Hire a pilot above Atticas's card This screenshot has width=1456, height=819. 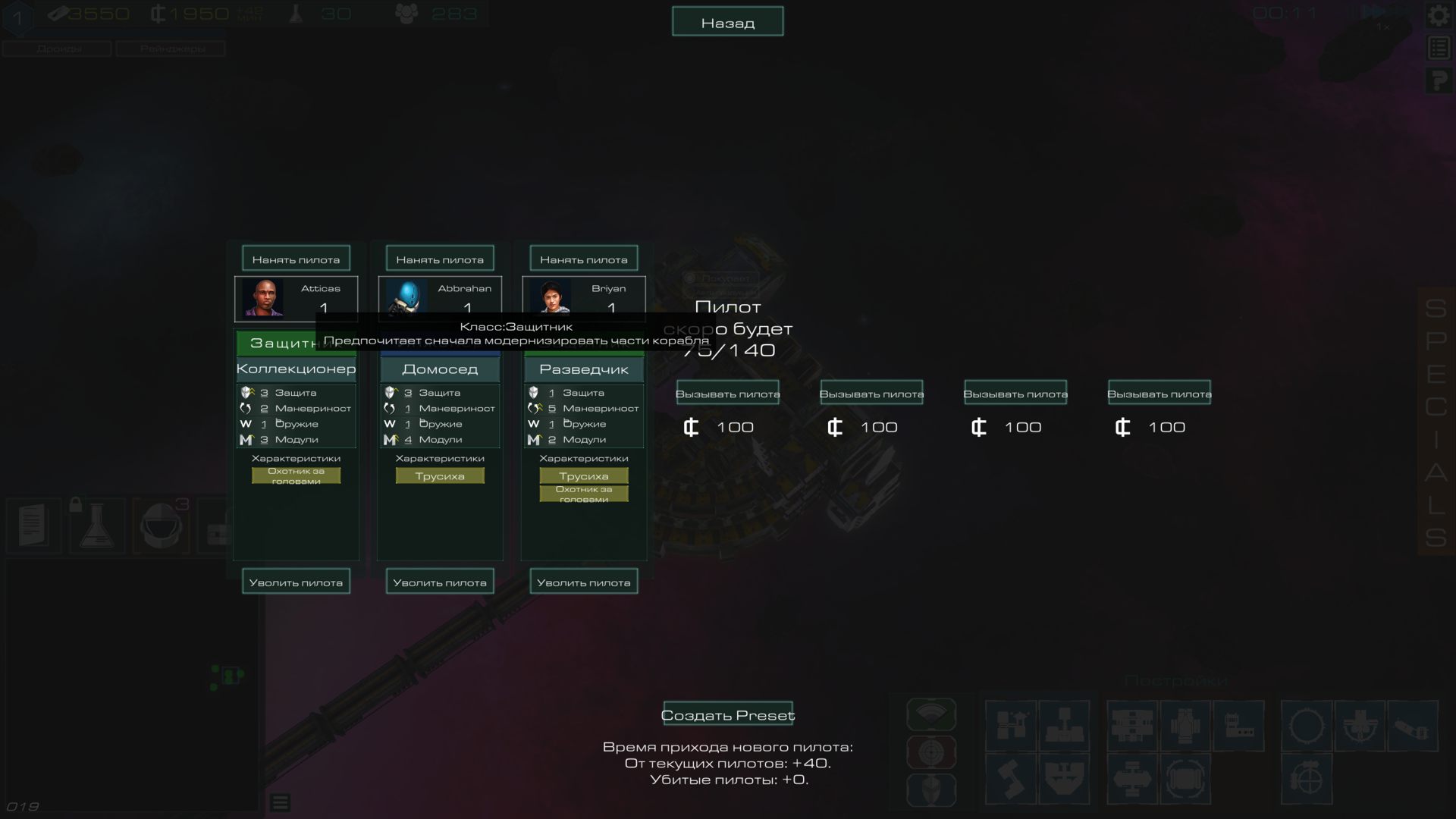(296, 259)
